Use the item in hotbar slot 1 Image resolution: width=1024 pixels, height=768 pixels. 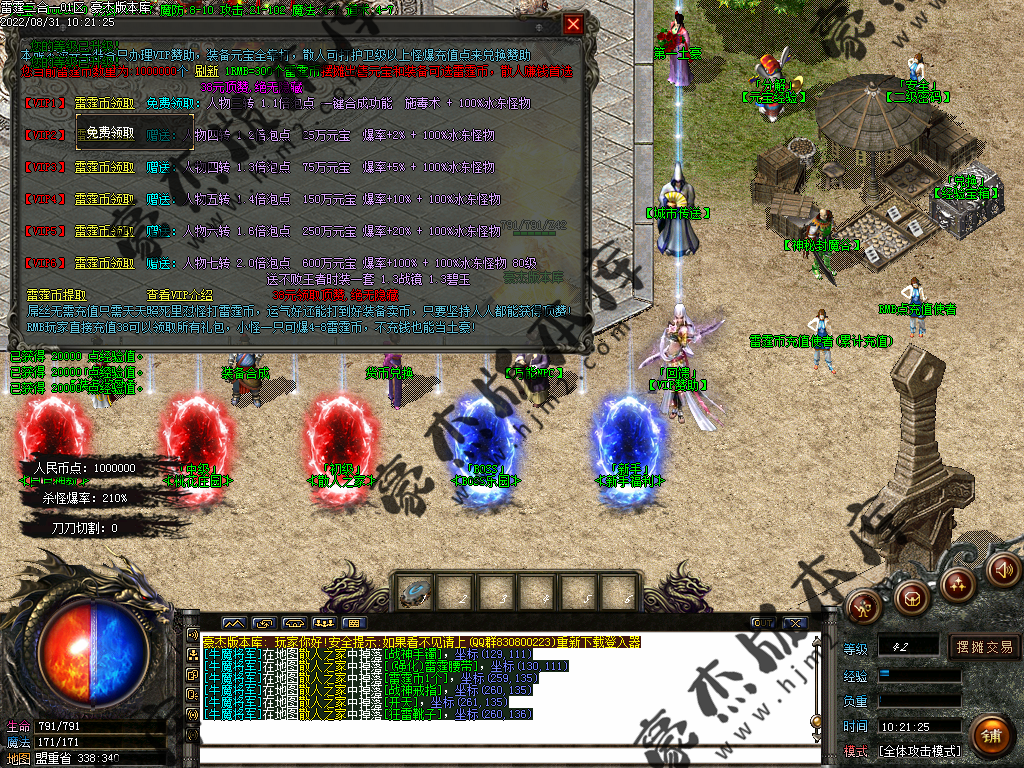click(413, 592)
